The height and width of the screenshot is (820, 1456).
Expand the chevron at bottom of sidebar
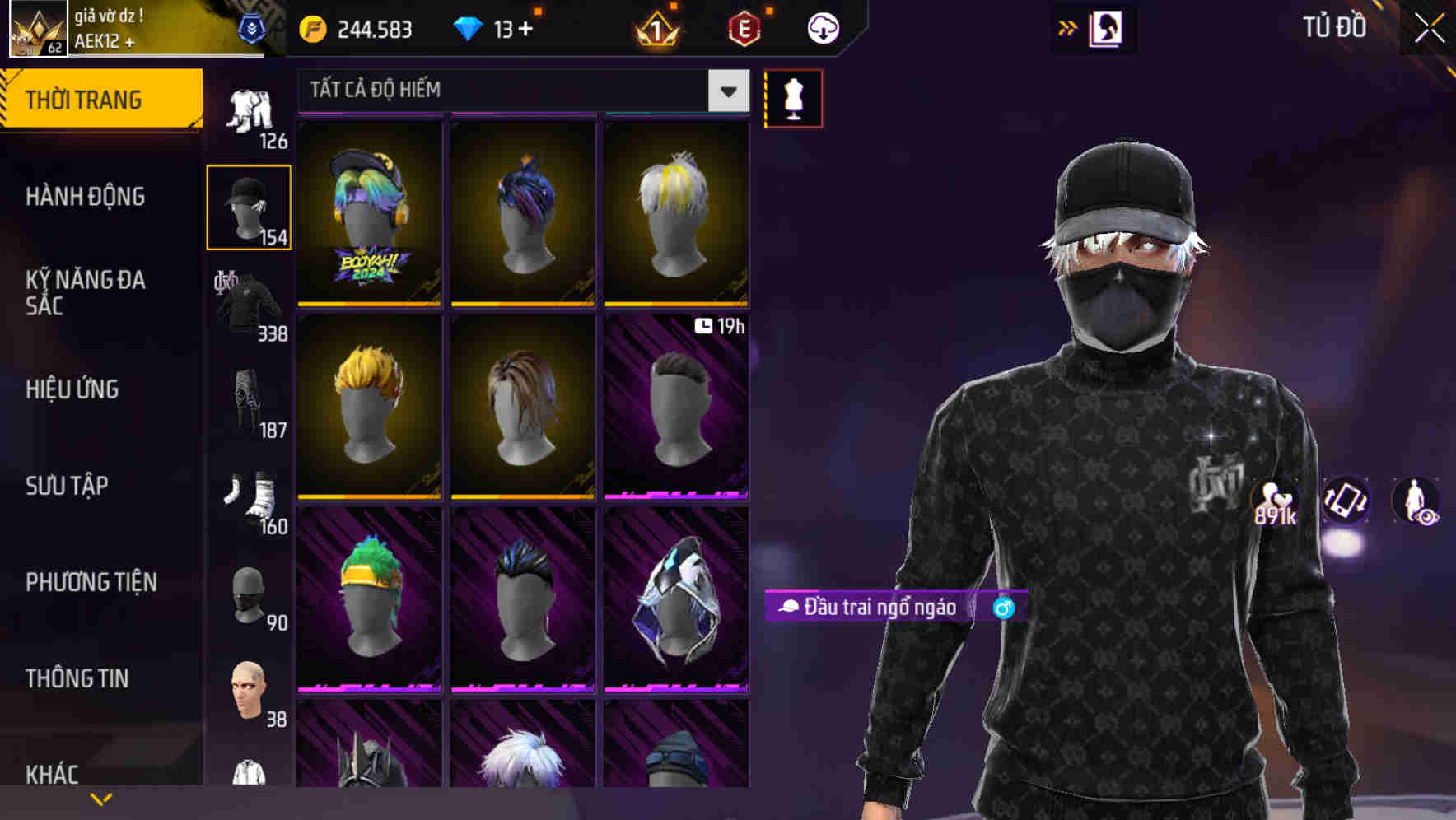(101, 797)
